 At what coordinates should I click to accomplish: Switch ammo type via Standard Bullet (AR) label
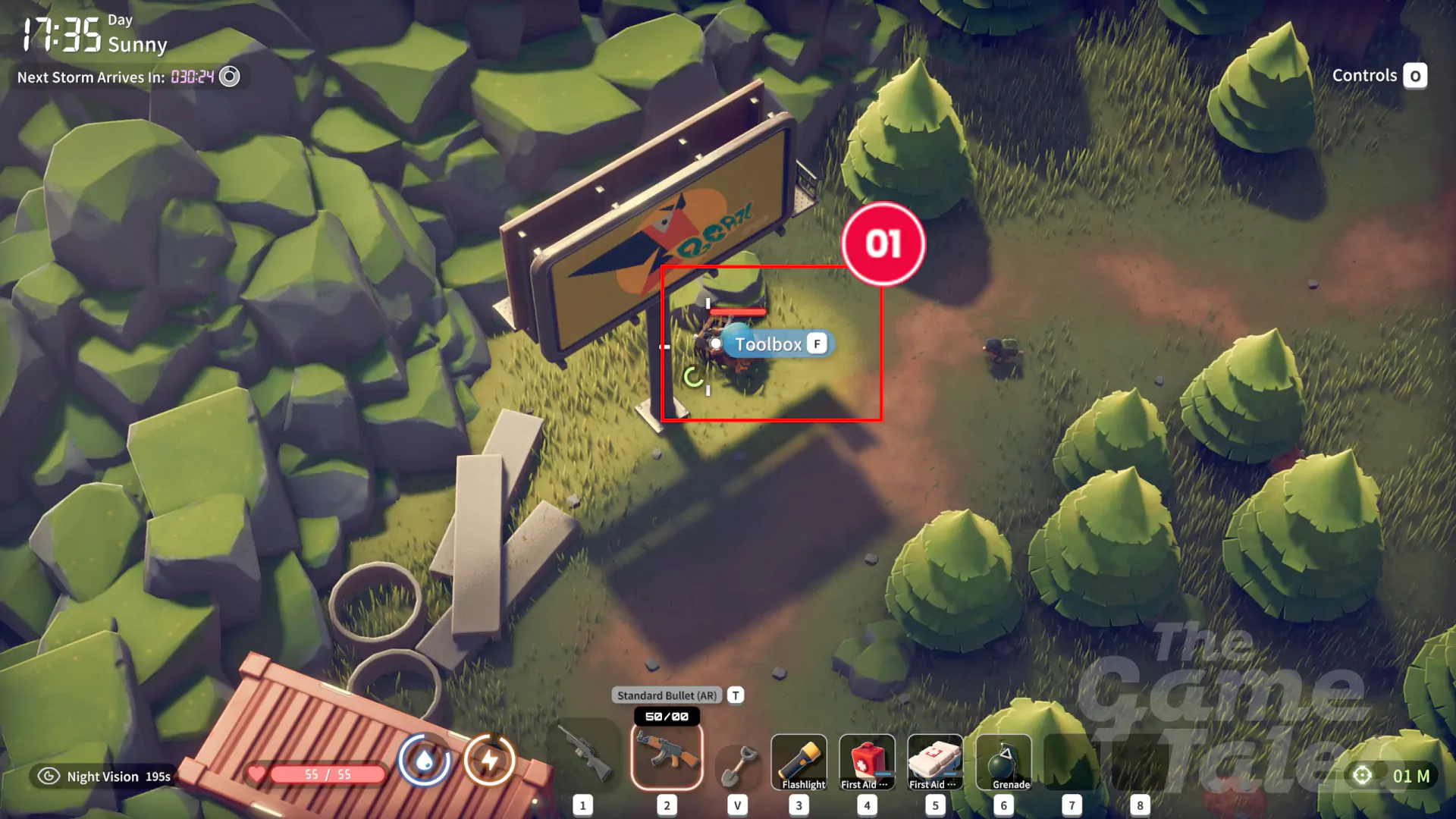pyautogui.click(x=667, y=695)
